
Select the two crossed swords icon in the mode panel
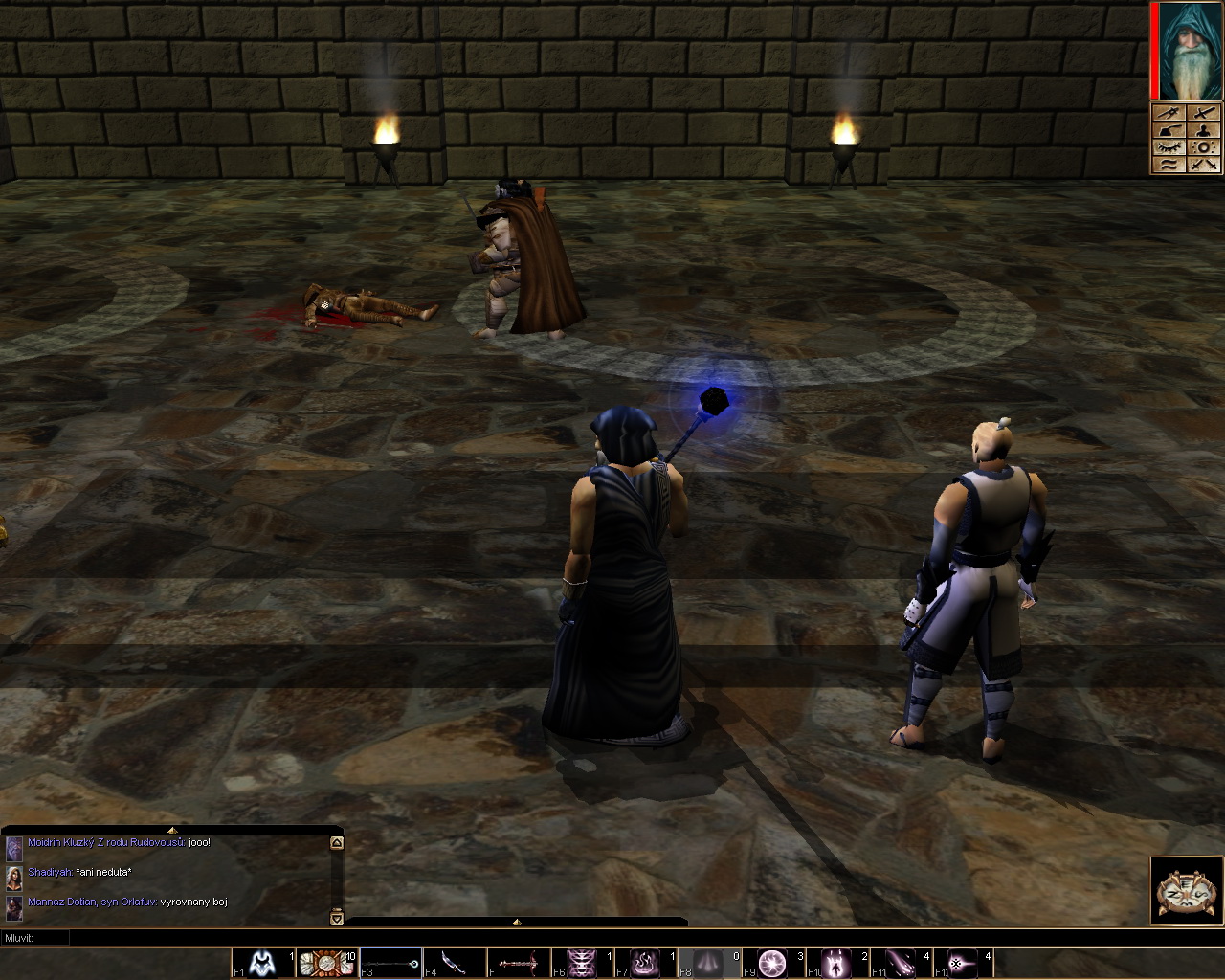click(x=1205, y=165)
